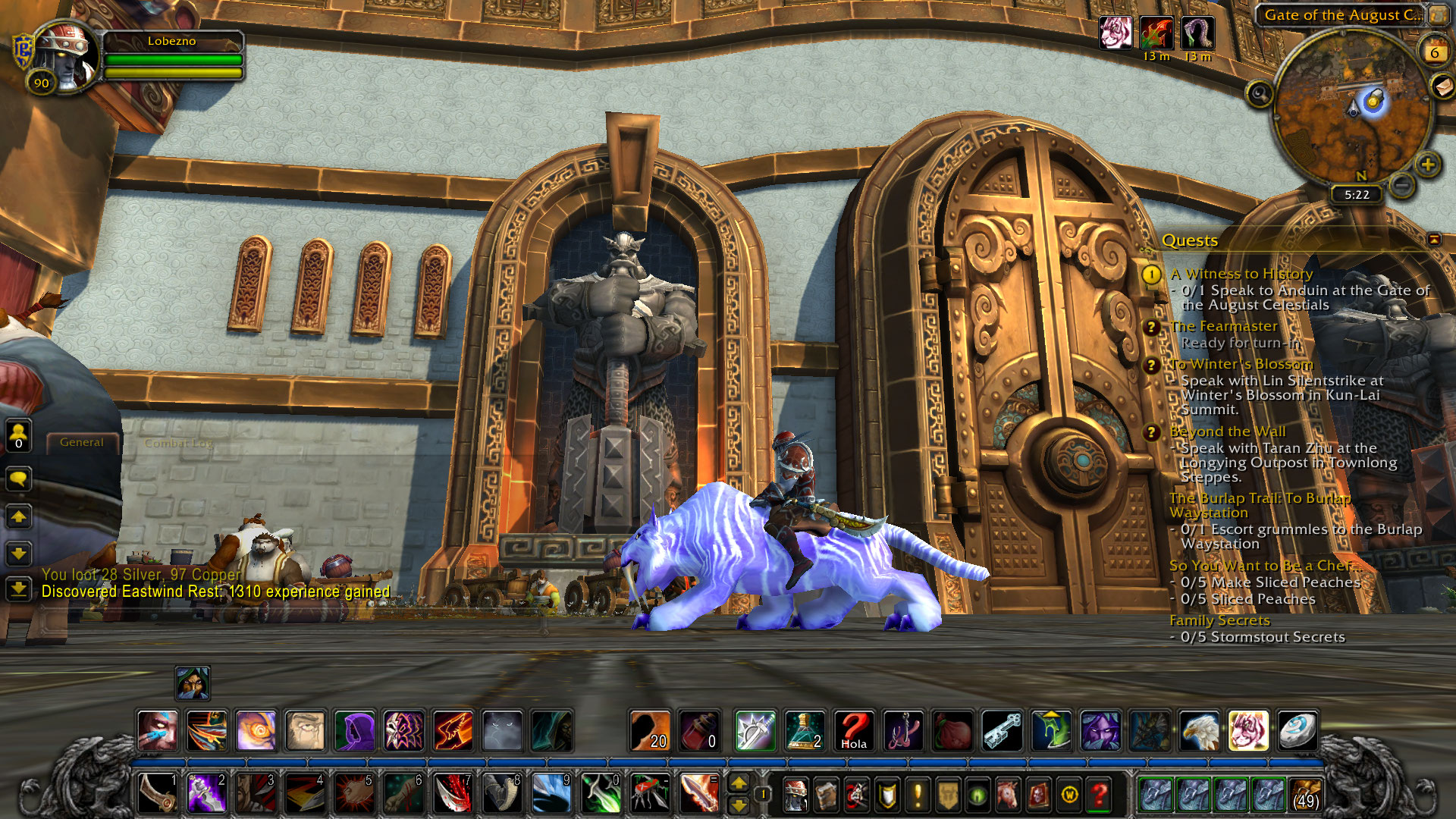The width and height of the screenshot is (1456, 819).
Task: Open the red question mark help button
Action: click(x=1099, y=795)
